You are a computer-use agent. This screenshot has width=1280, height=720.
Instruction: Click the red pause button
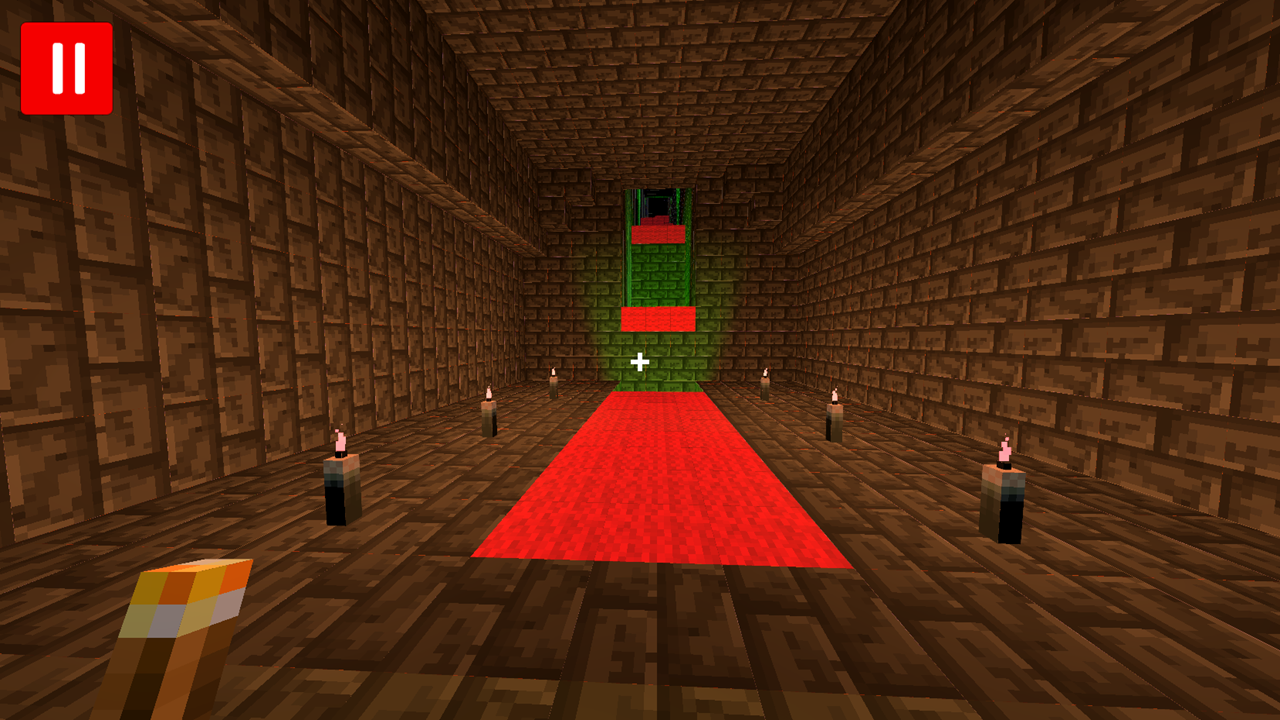click(x=66, y=66)
